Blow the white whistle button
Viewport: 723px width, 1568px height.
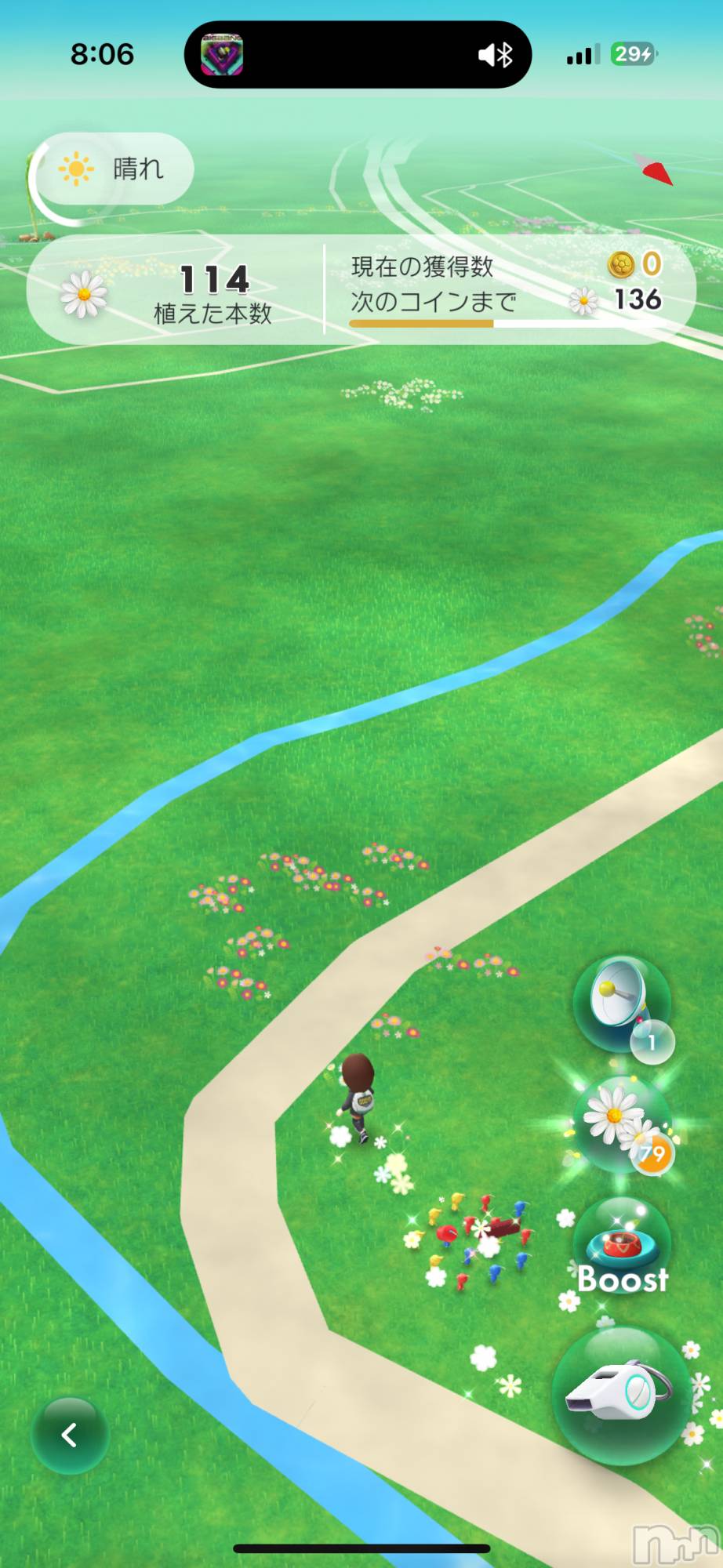621,1395
